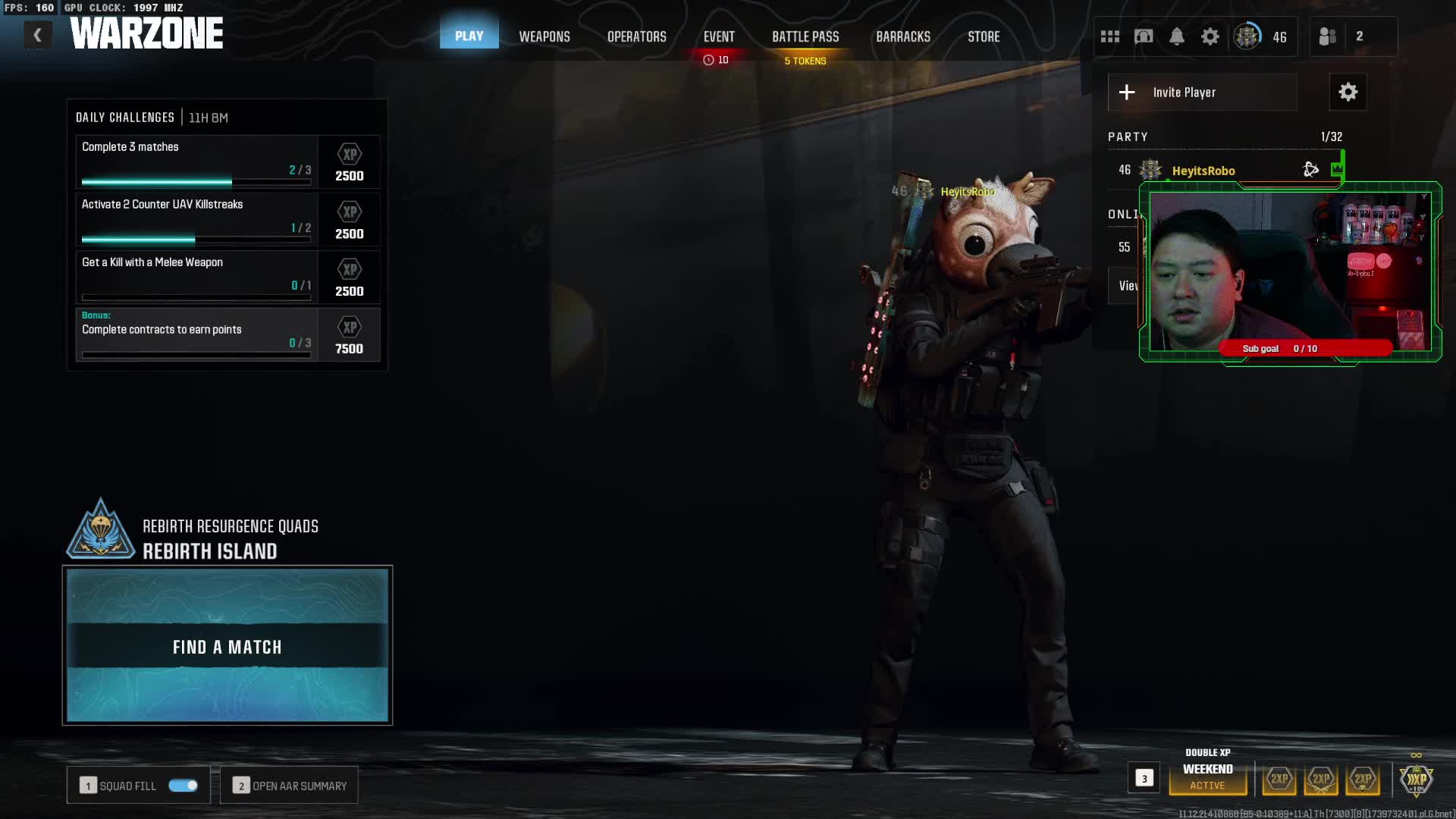Select the Play tab

point(469,36)
